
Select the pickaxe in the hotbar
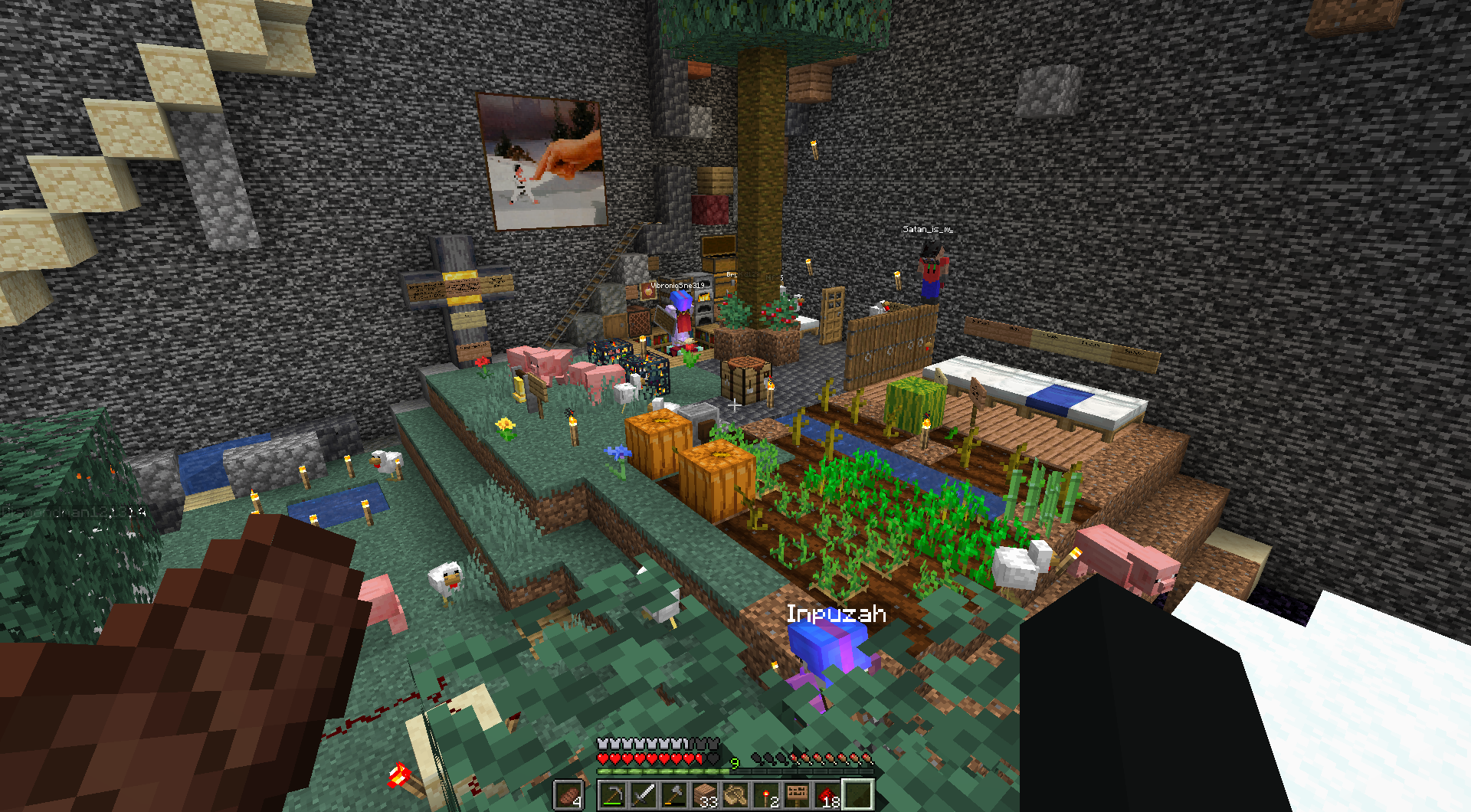tap(614, 794)
